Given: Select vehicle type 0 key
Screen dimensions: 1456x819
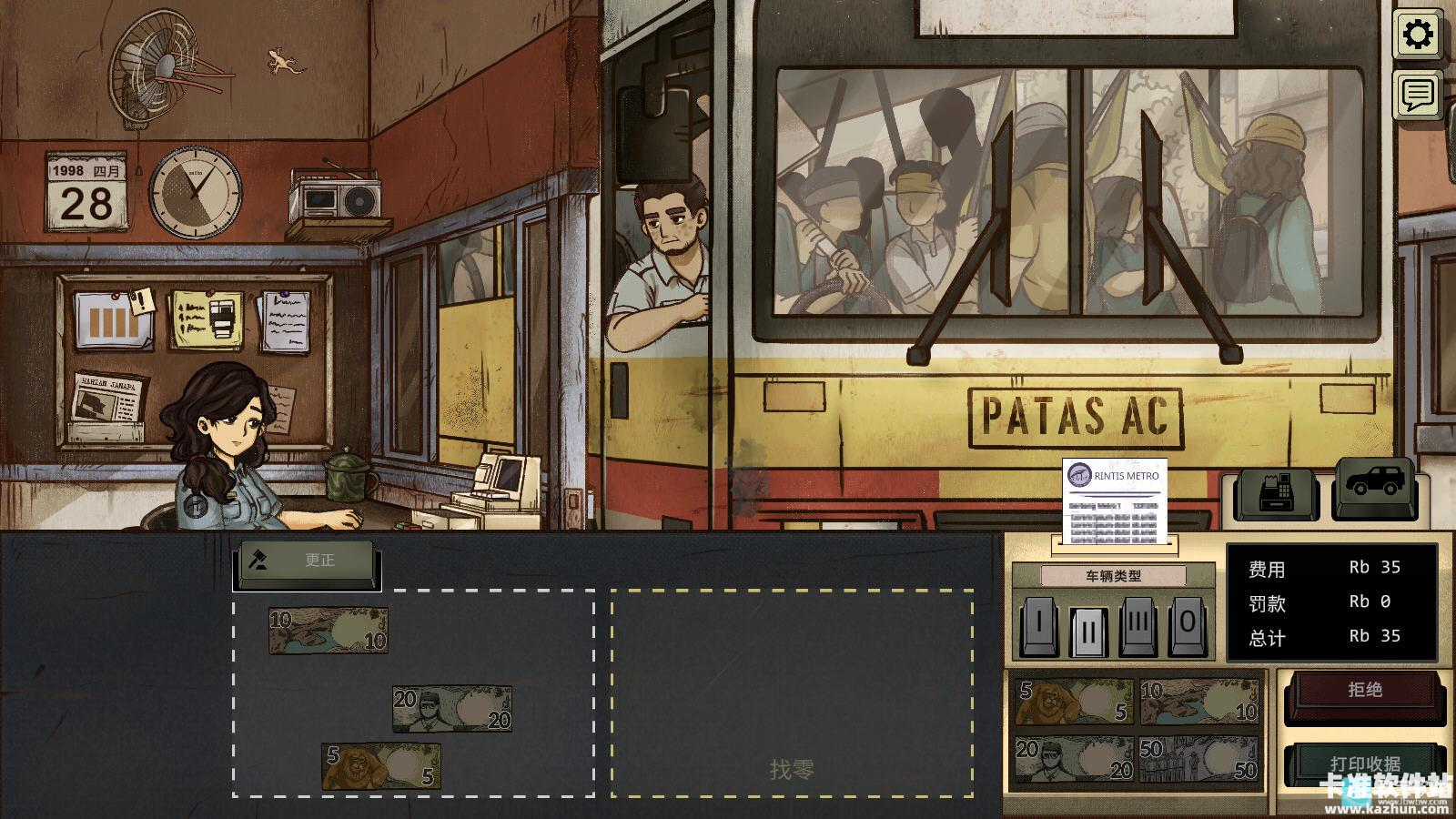Looking at the screenshot, I should pyautogui.click(x=1188, y=626).
